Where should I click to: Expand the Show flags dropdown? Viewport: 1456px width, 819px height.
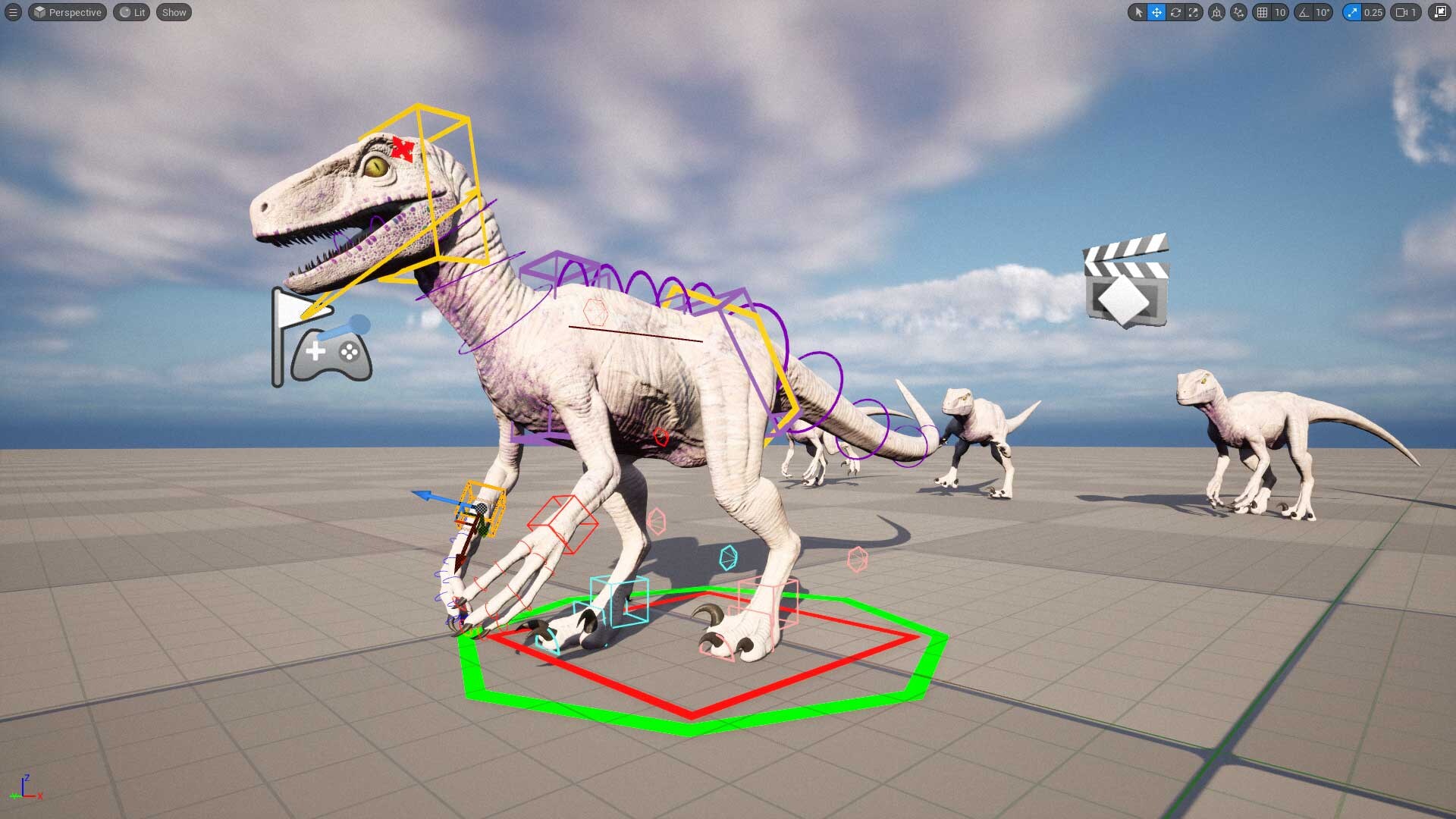173,12
